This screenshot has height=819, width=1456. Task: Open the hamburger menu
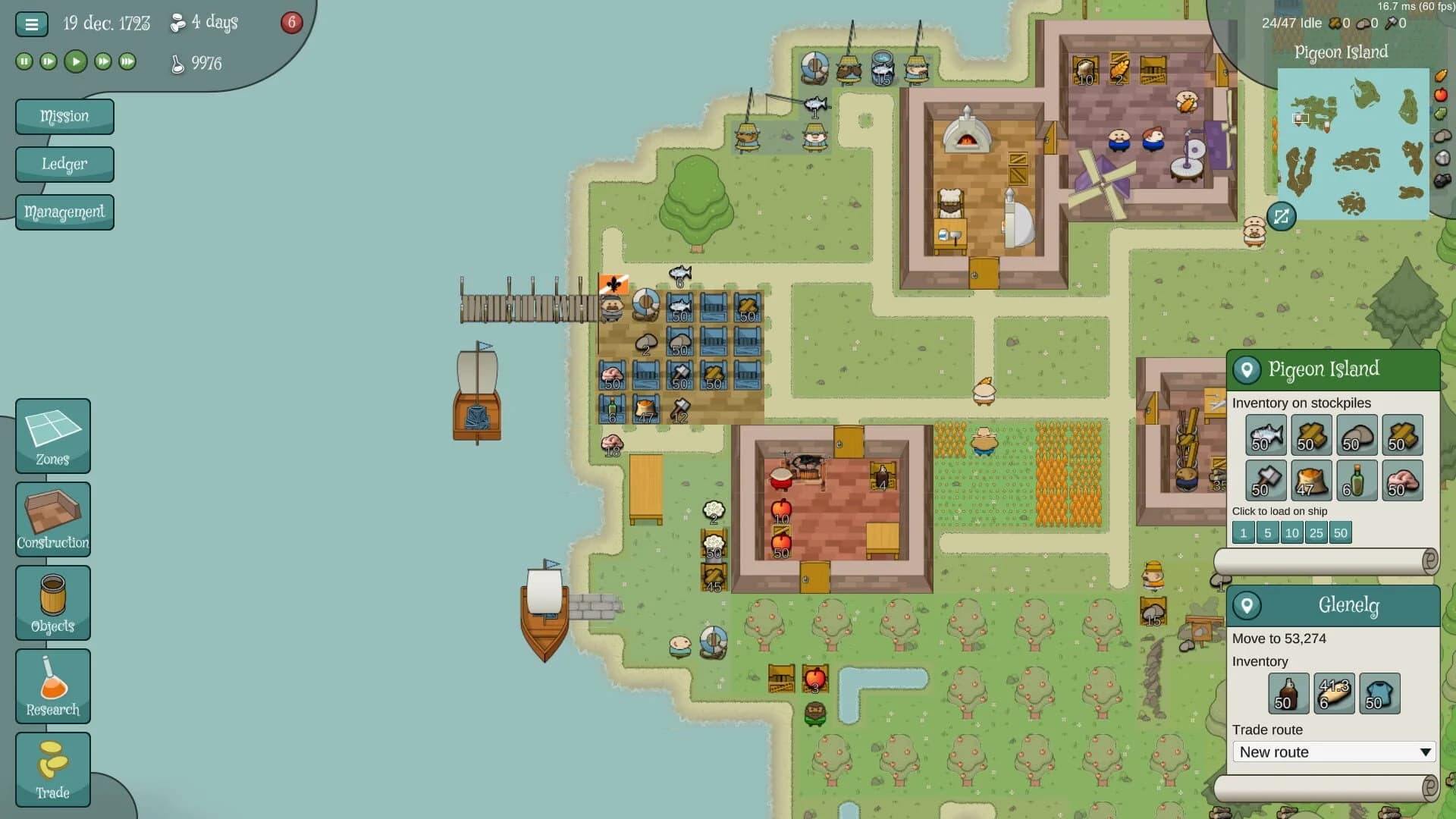[31, 24]
